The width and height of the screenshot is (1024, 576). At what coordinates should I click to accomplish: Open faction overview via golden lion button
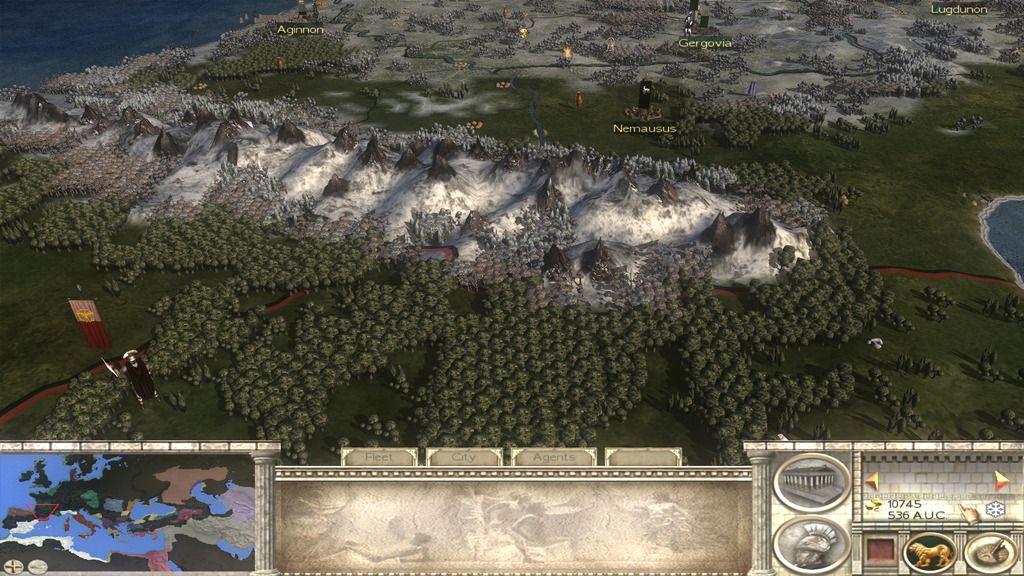pyautogui.click(x=929, y=551)
